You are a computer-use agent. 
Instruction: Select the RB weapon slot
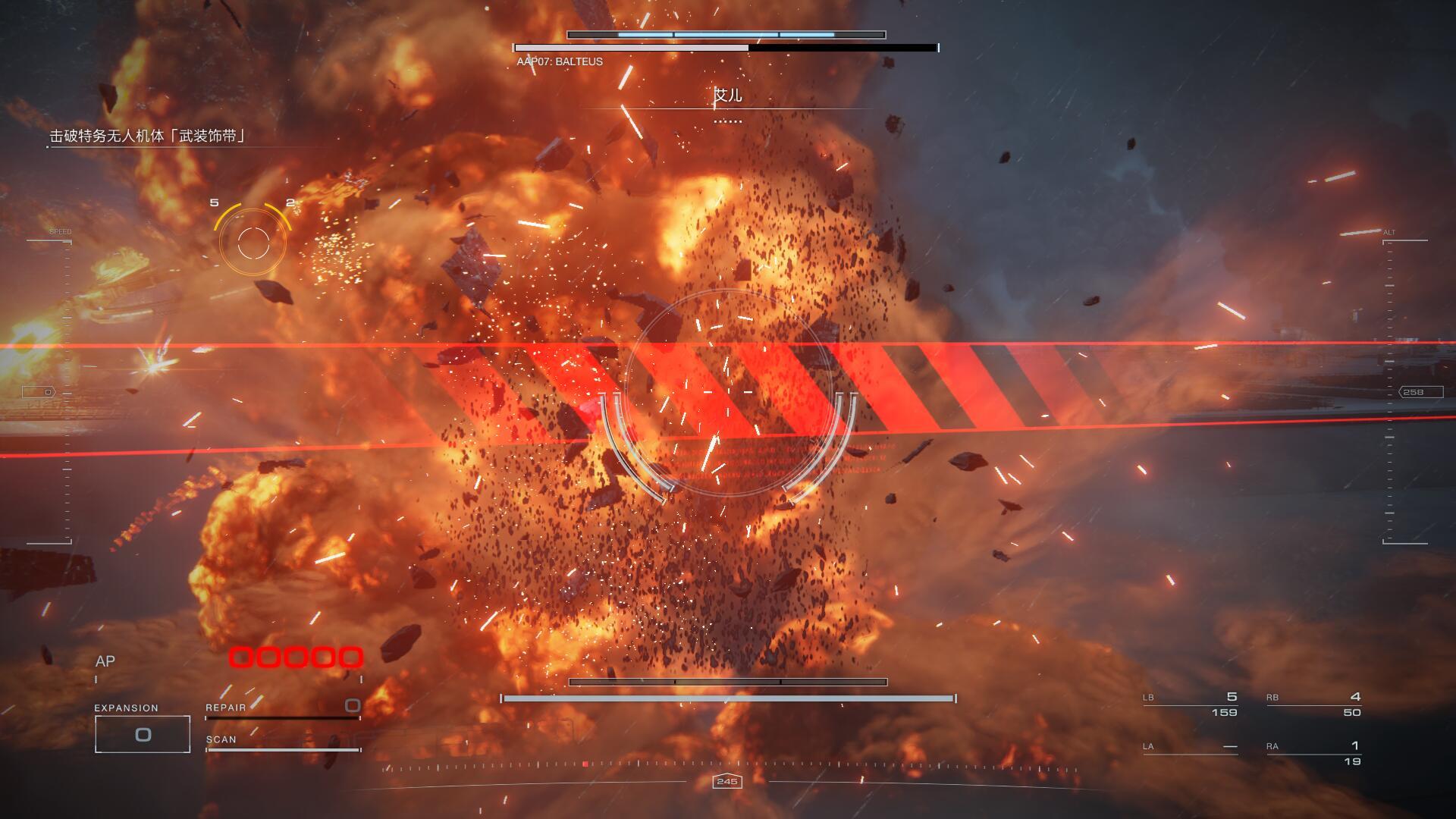1313,704
